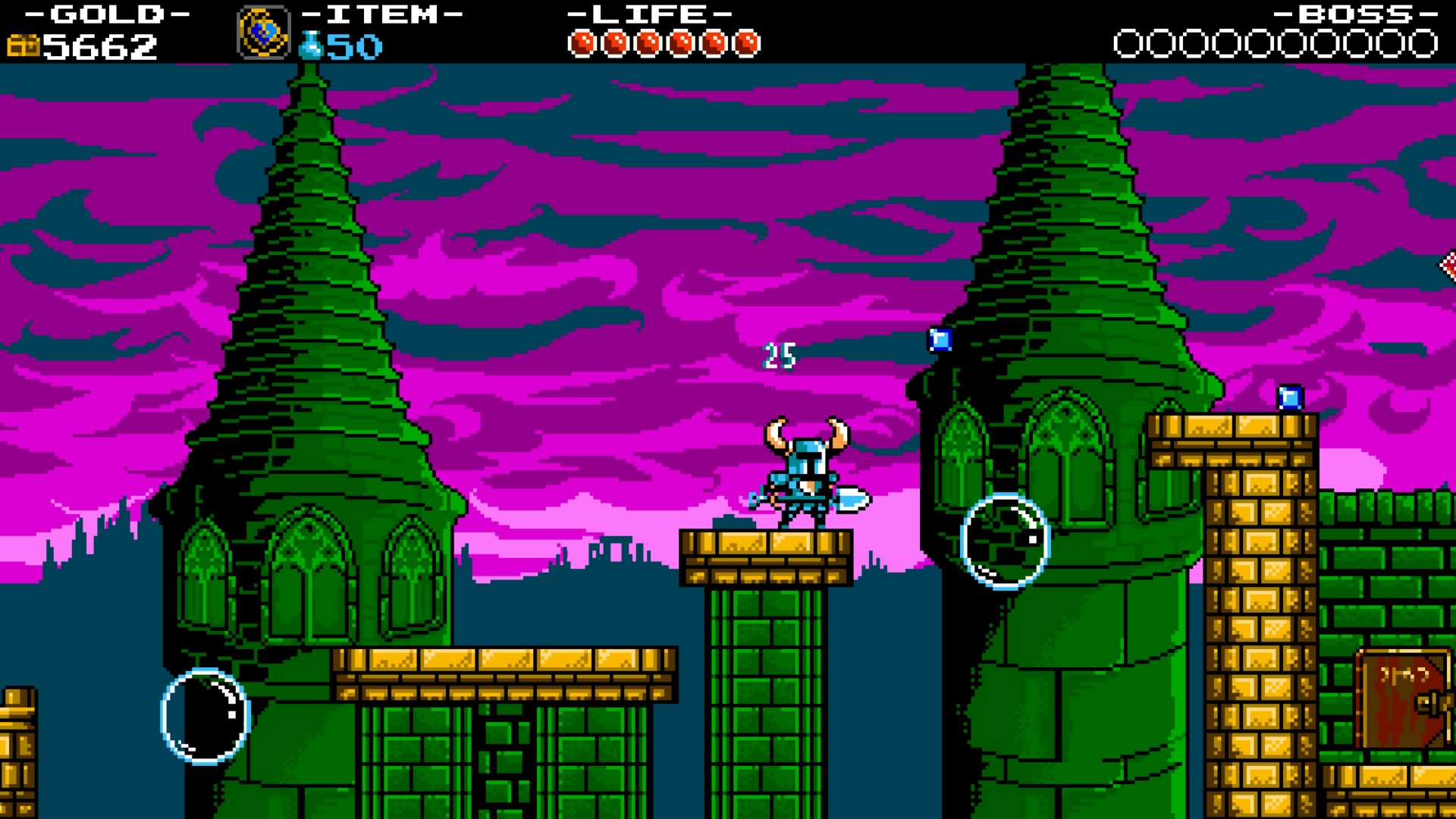1456x819 pixels.
Task: Select the blue diamond gem above the green tower
Action: pos(939,339)
